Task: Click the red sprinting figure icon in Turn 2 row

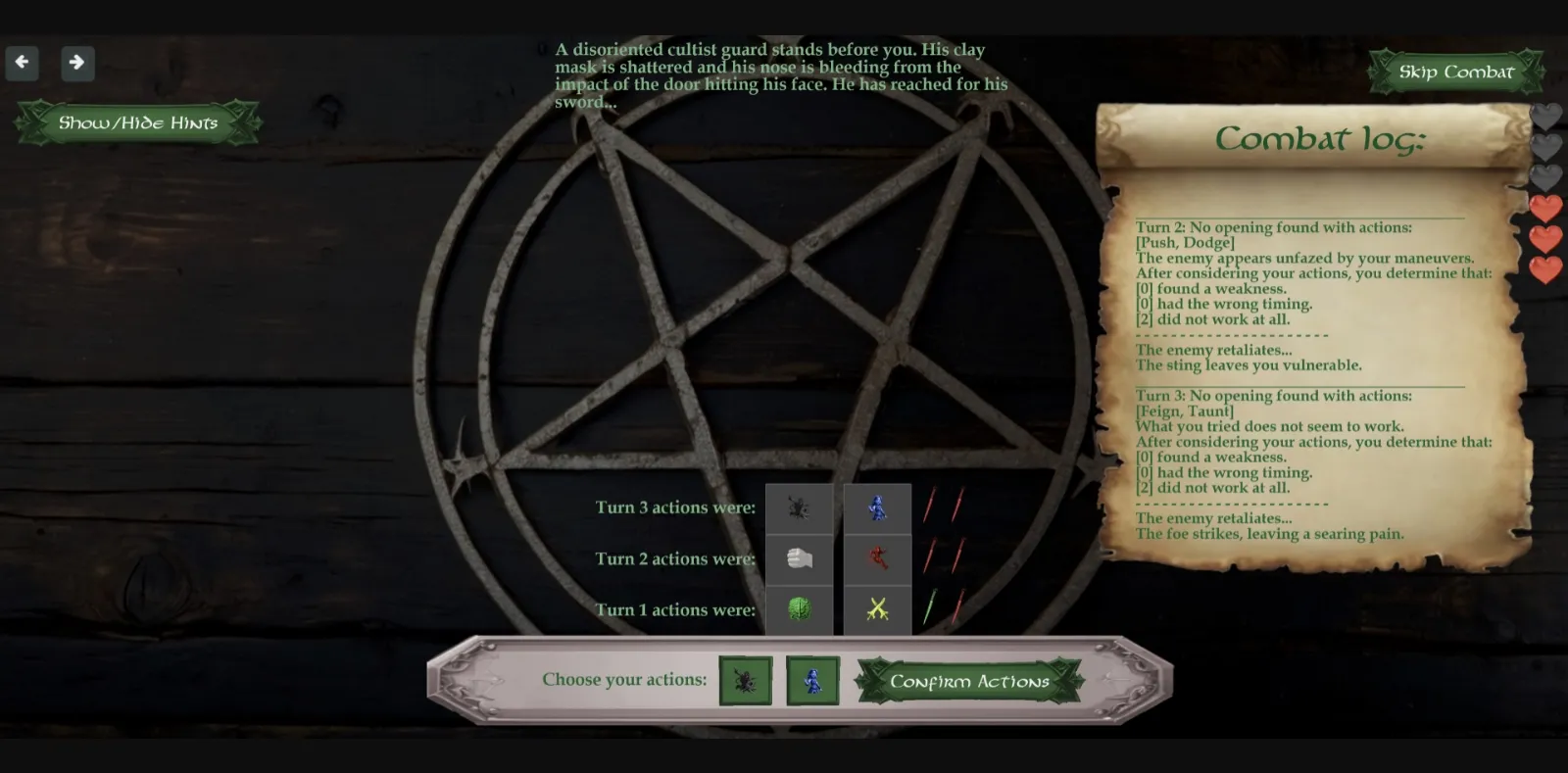Action: pyautogui.click(x=877, y=558)
